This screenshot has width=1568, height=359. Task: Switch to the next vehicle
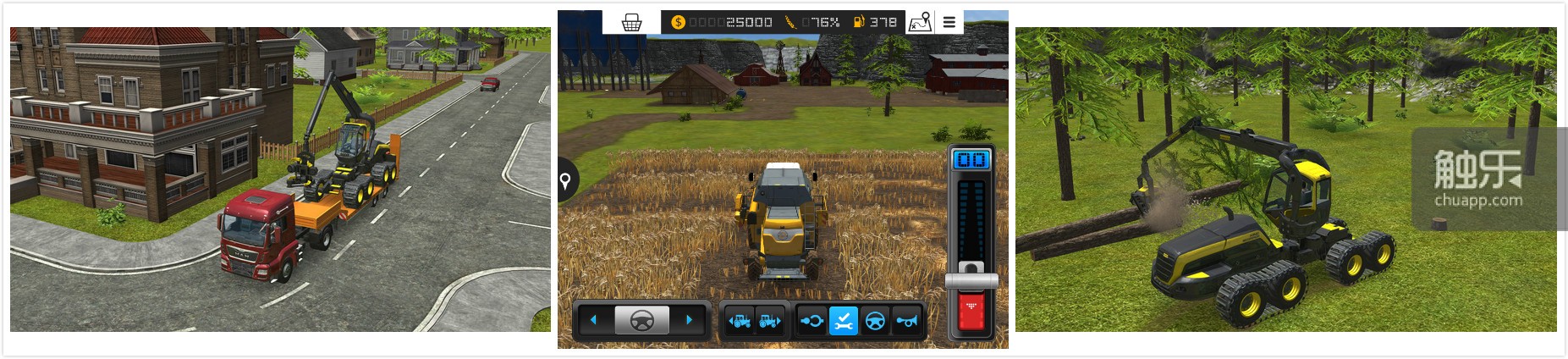[x=770, y=321]
